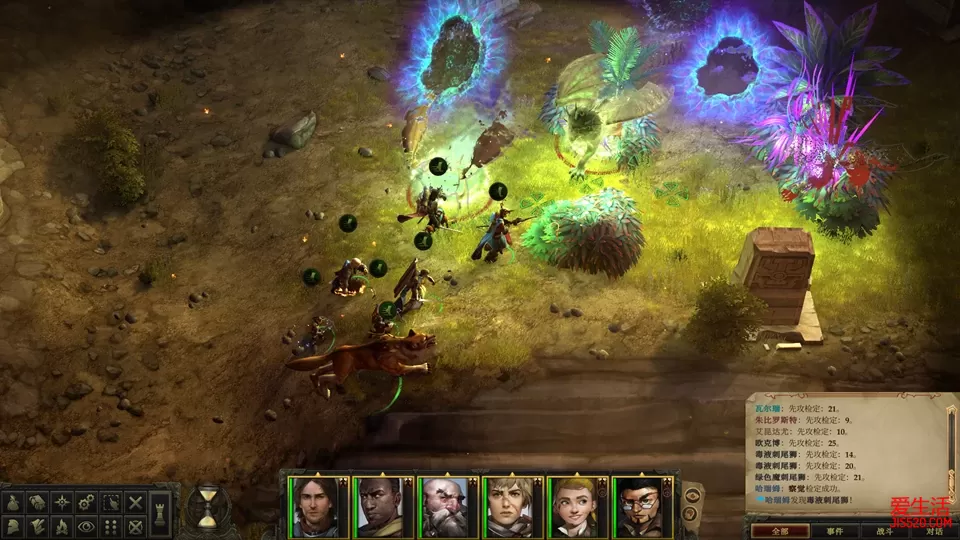The height and width of the screenshot is (540, 960).
Task: Click the compass star icon button
Action: coord(61,501)
